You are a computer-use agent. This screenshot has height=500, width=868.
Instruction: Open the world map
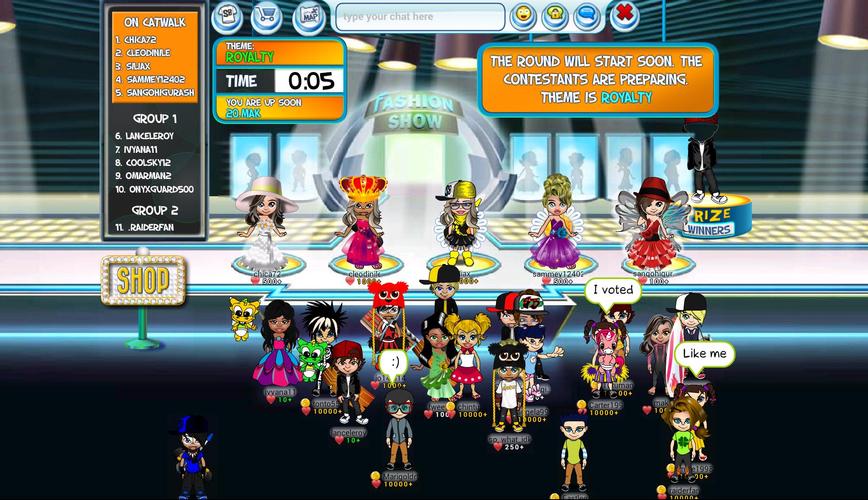click(x=309, y=17)
